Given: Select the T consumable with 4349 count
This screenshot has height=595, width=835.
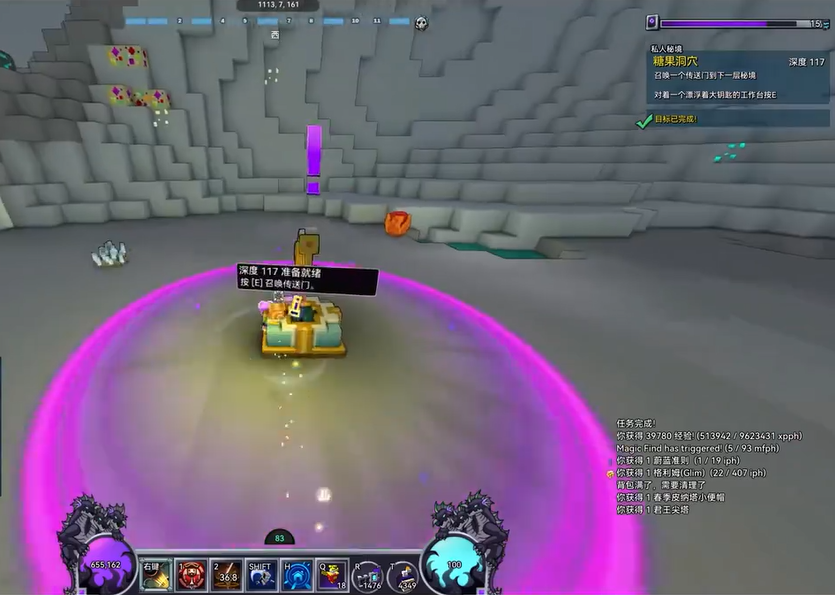Looking at the screenshot, I should (x=404, y=575).
